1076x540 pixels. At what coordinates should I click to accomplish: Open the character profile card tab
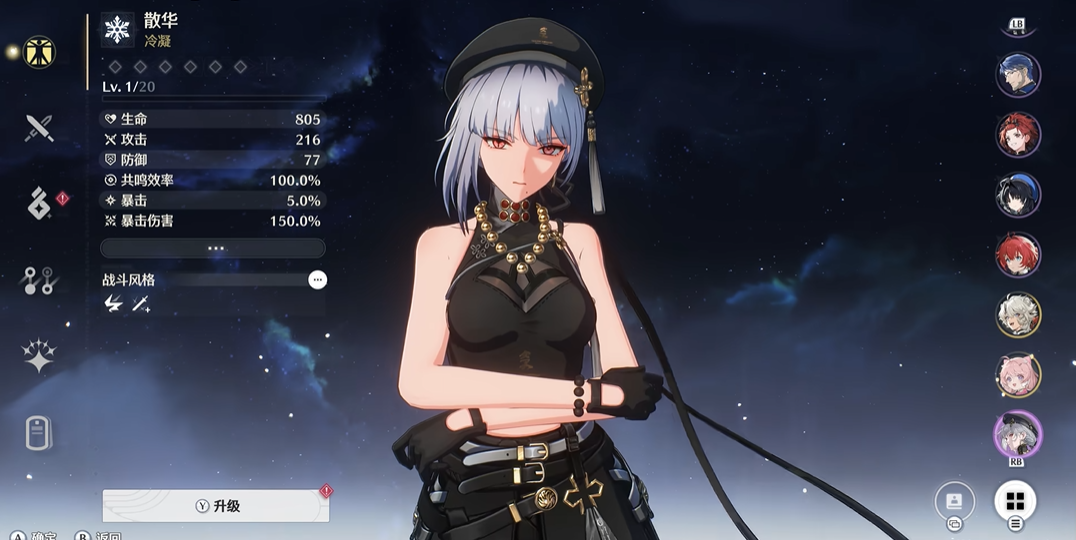(39, 434)
